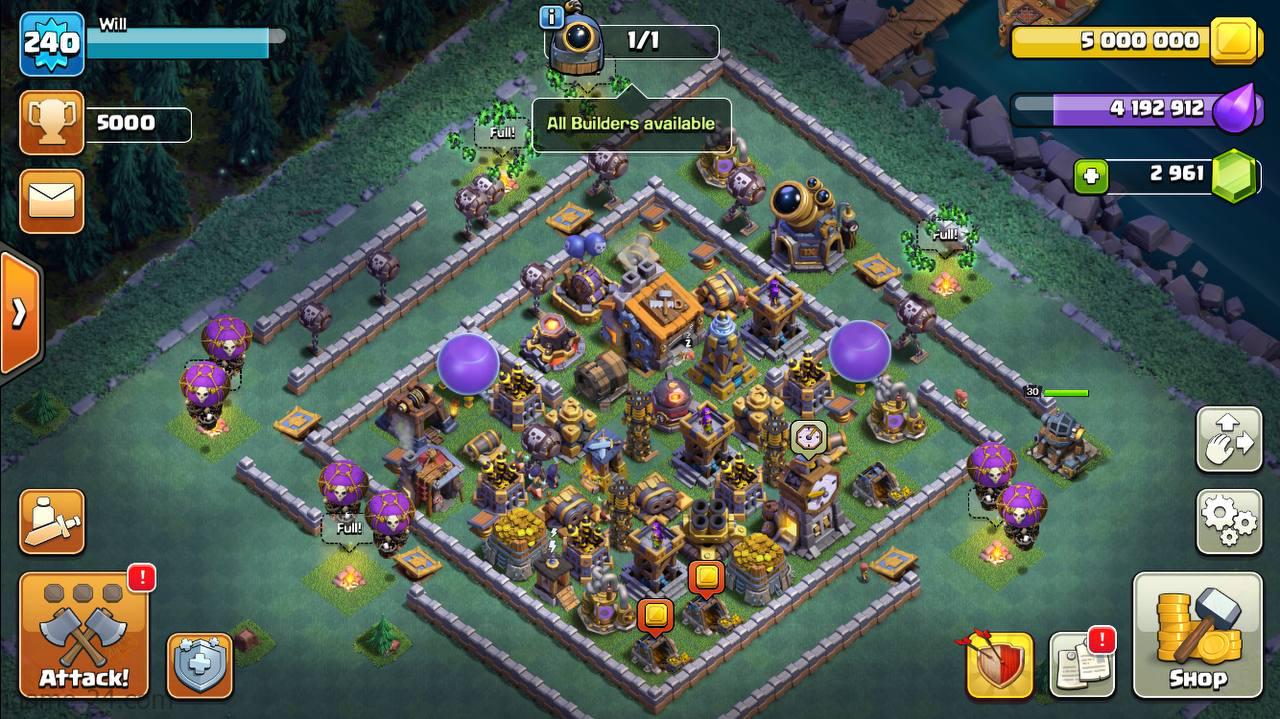Toggle the layout editor hand button
The height and width of the screenshot is (719, 1280).
1228,438
